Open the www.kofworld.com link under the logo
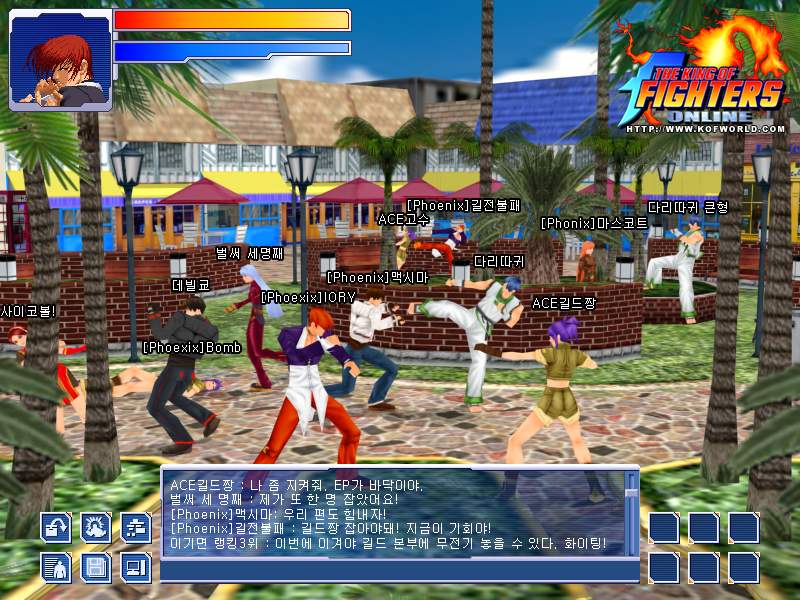 [706, 128]
